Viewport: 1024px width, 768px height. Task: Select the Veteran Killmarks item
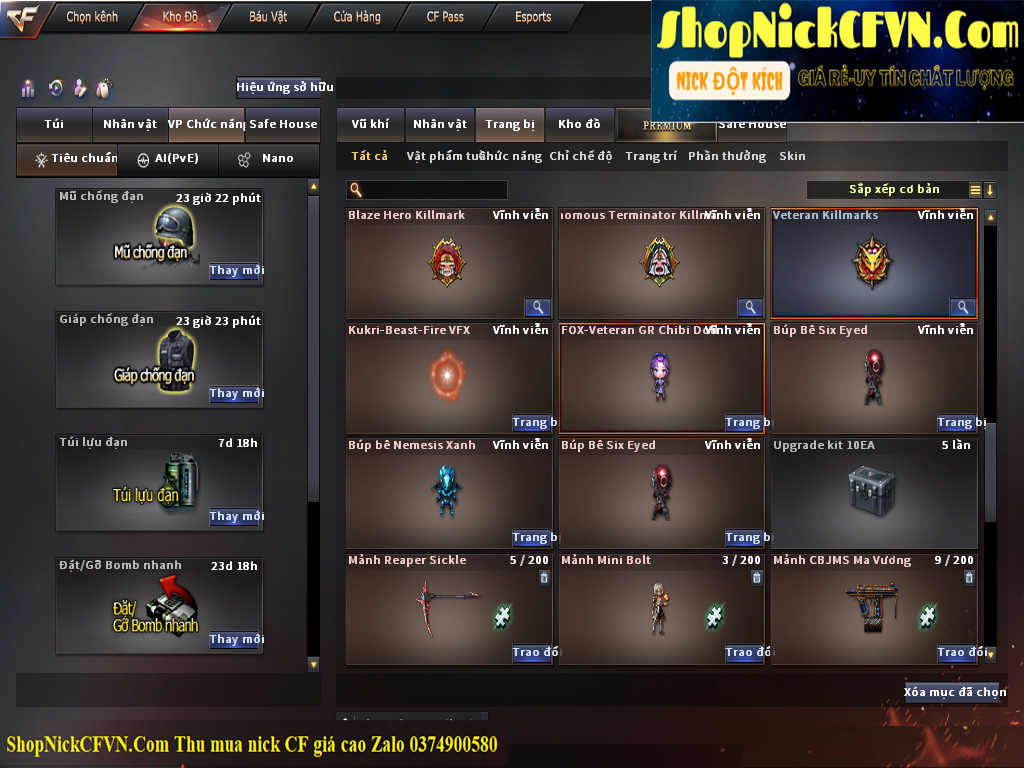pos(873,263)
